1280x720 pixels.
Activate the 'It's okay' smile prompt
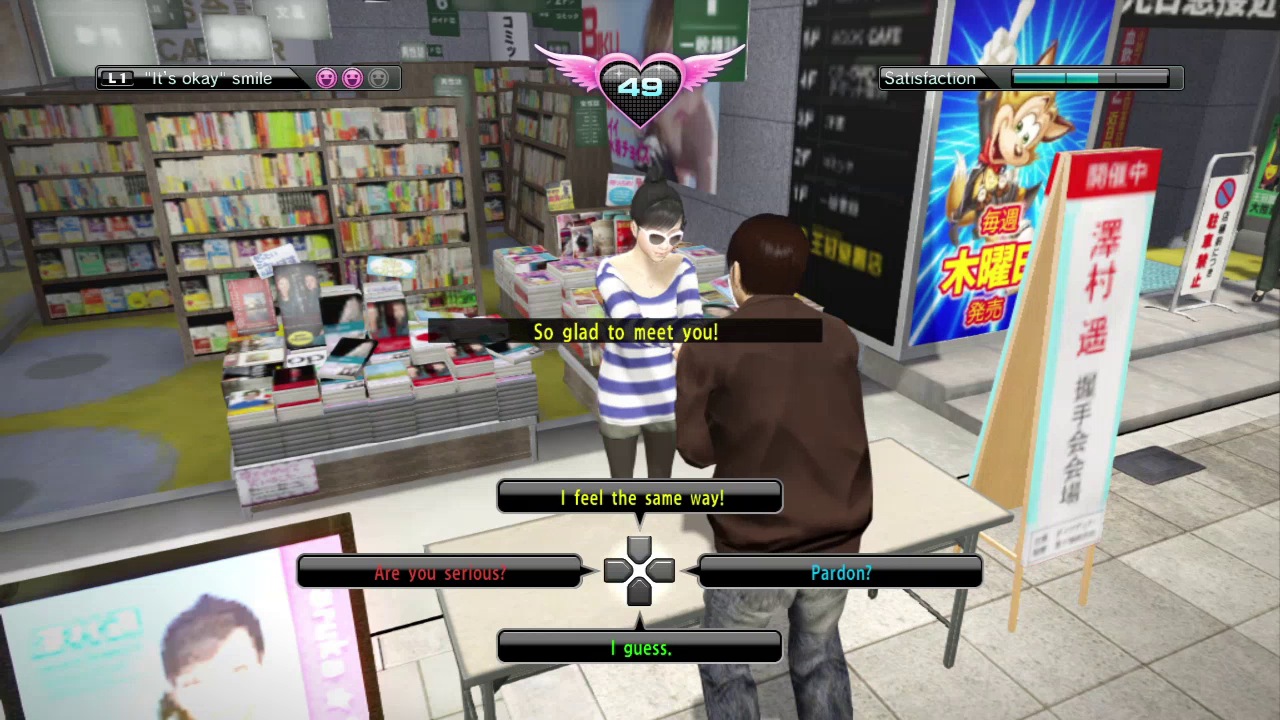click(x=212, y=78)
